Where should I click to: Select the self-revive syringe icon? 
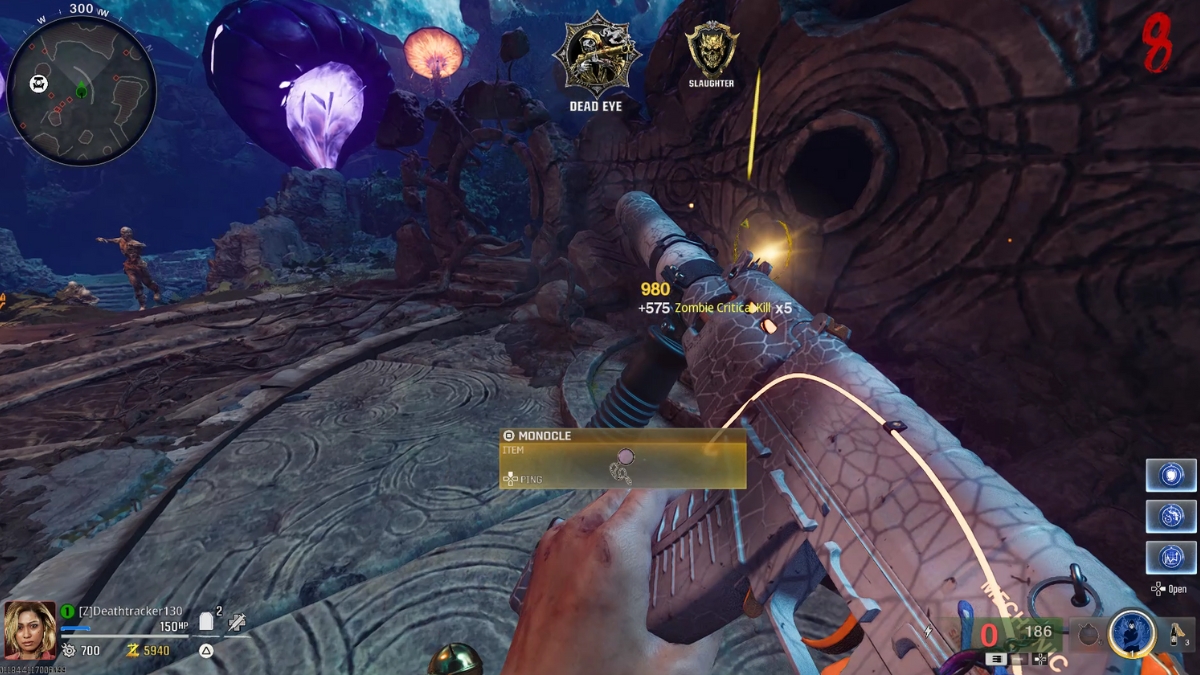237,622
